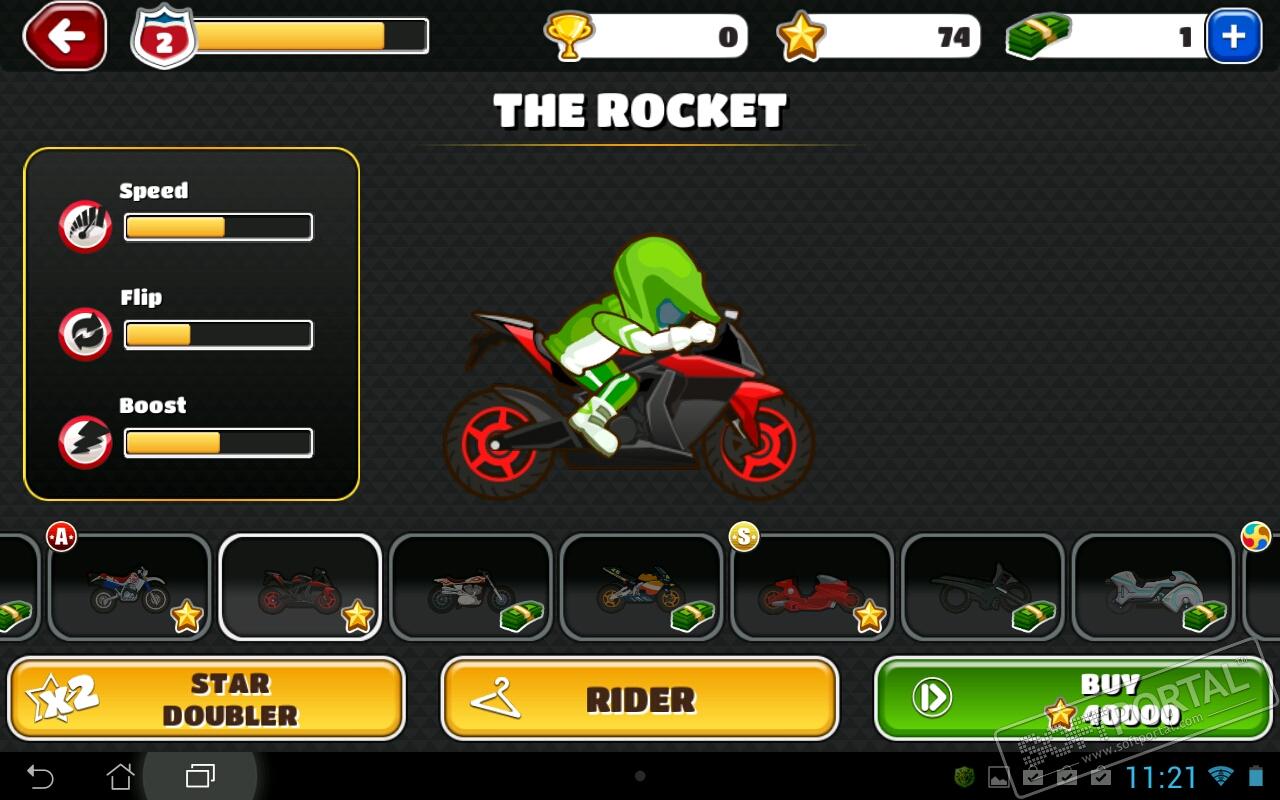Activate the Star Doubler button
1280x800 pixels.
(x=206, y=698)
